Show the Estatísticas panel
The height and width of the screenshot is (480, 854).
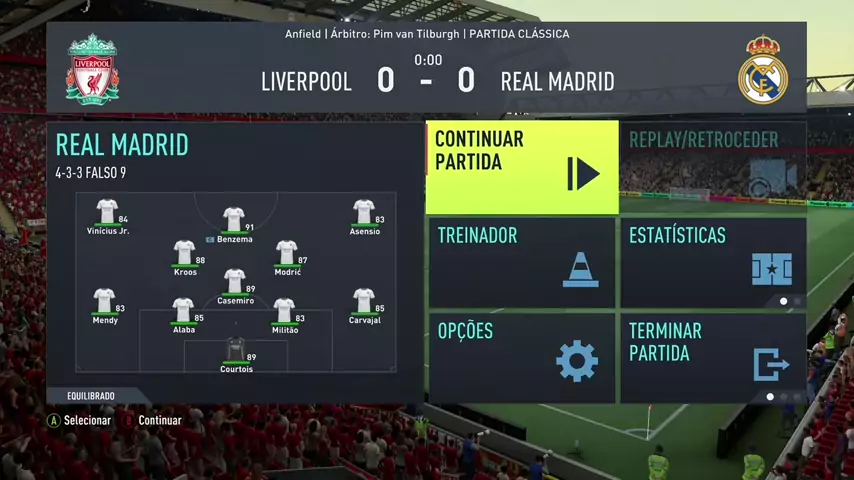coord(713,262)
